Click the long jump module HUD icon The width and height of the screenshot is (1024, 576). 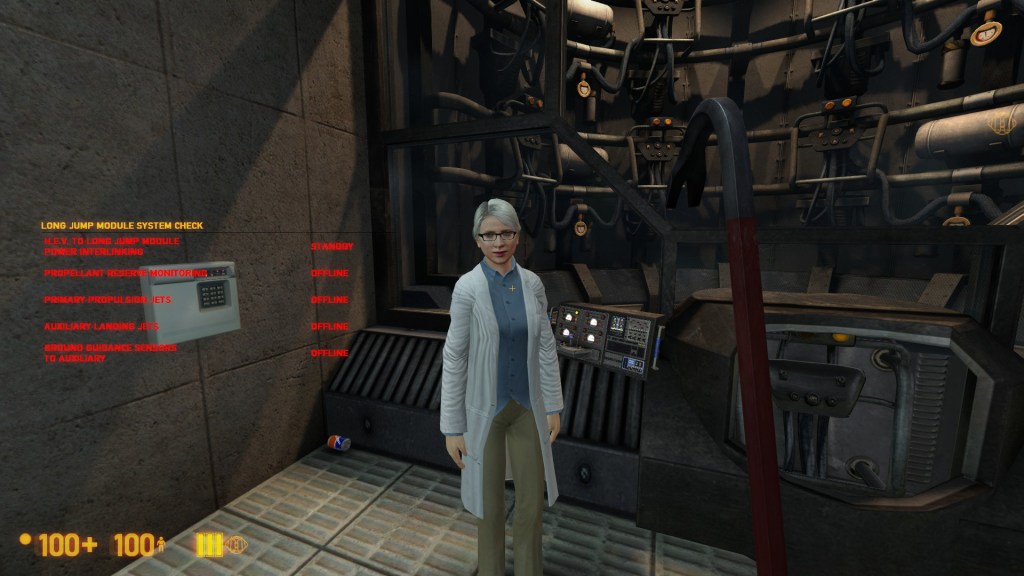click(236, 545)
